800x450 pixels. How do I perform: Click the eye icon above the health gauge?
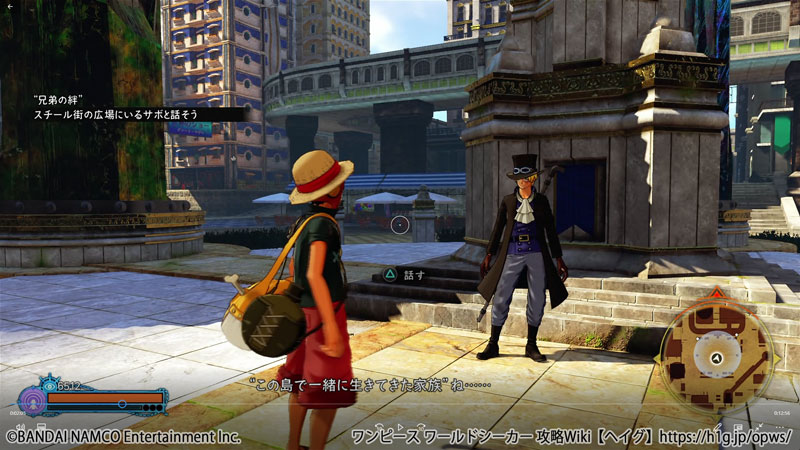pyautogui.click(x=50, y=384)
